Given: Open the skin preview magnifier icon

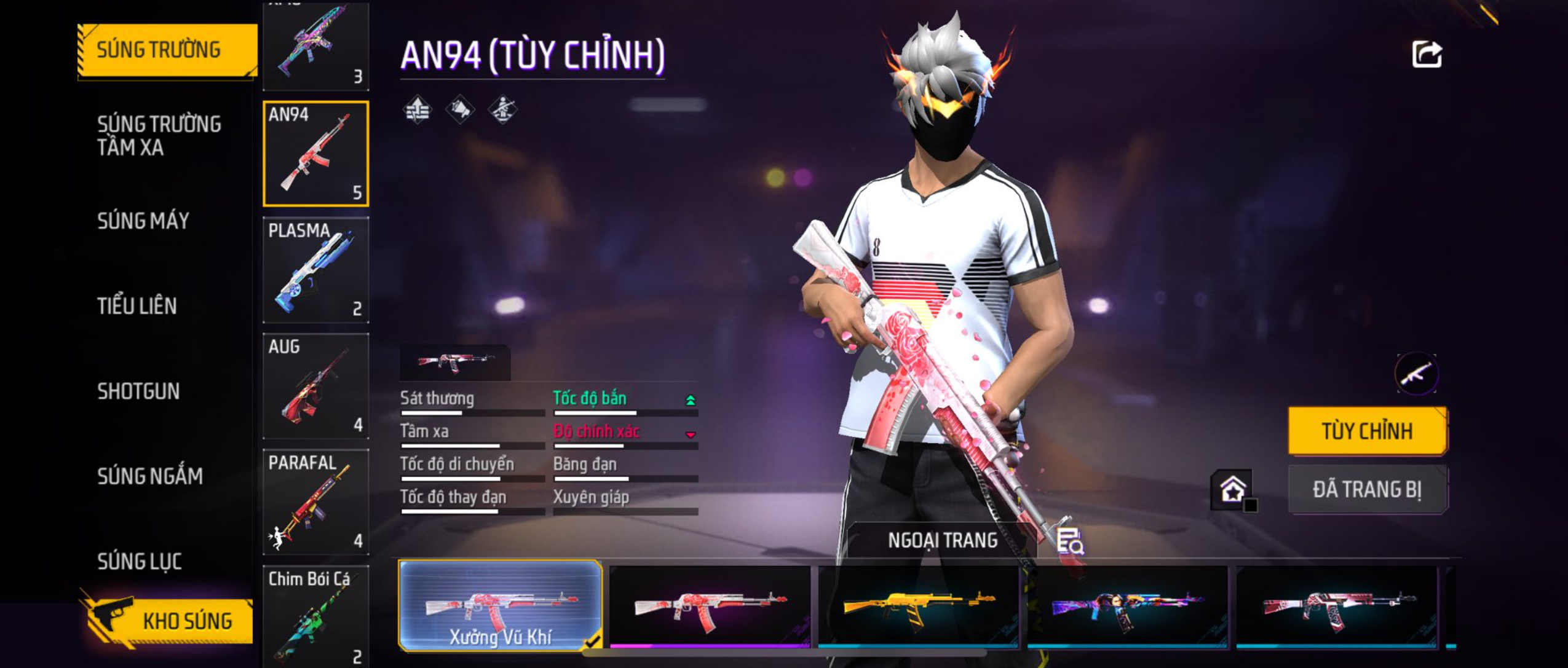Looking at the screenshot, I should pyautogui.click(x=1069, y=541).
